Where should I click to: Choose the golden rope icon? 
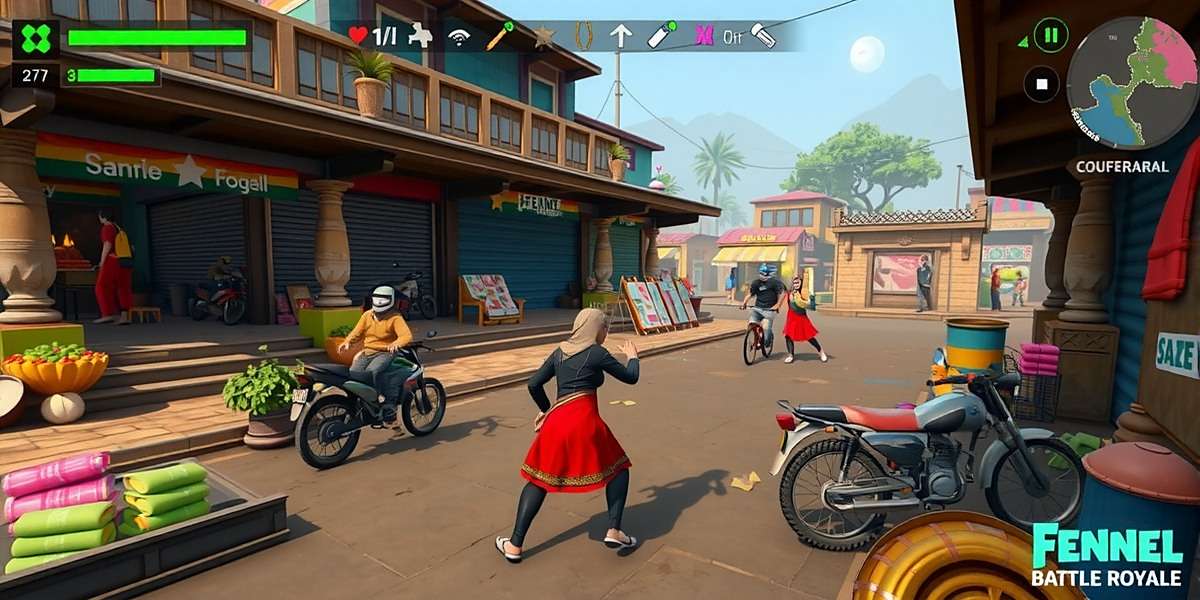[x=584, y=36]
